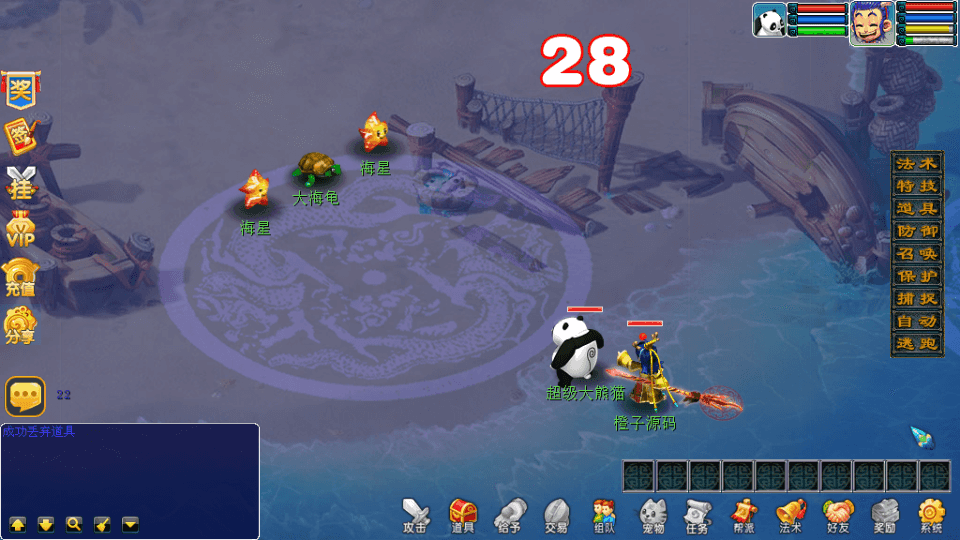This screenshot has height=540, width=960.
Task: Select the 召唤 summon command
Action: (917, 253)
